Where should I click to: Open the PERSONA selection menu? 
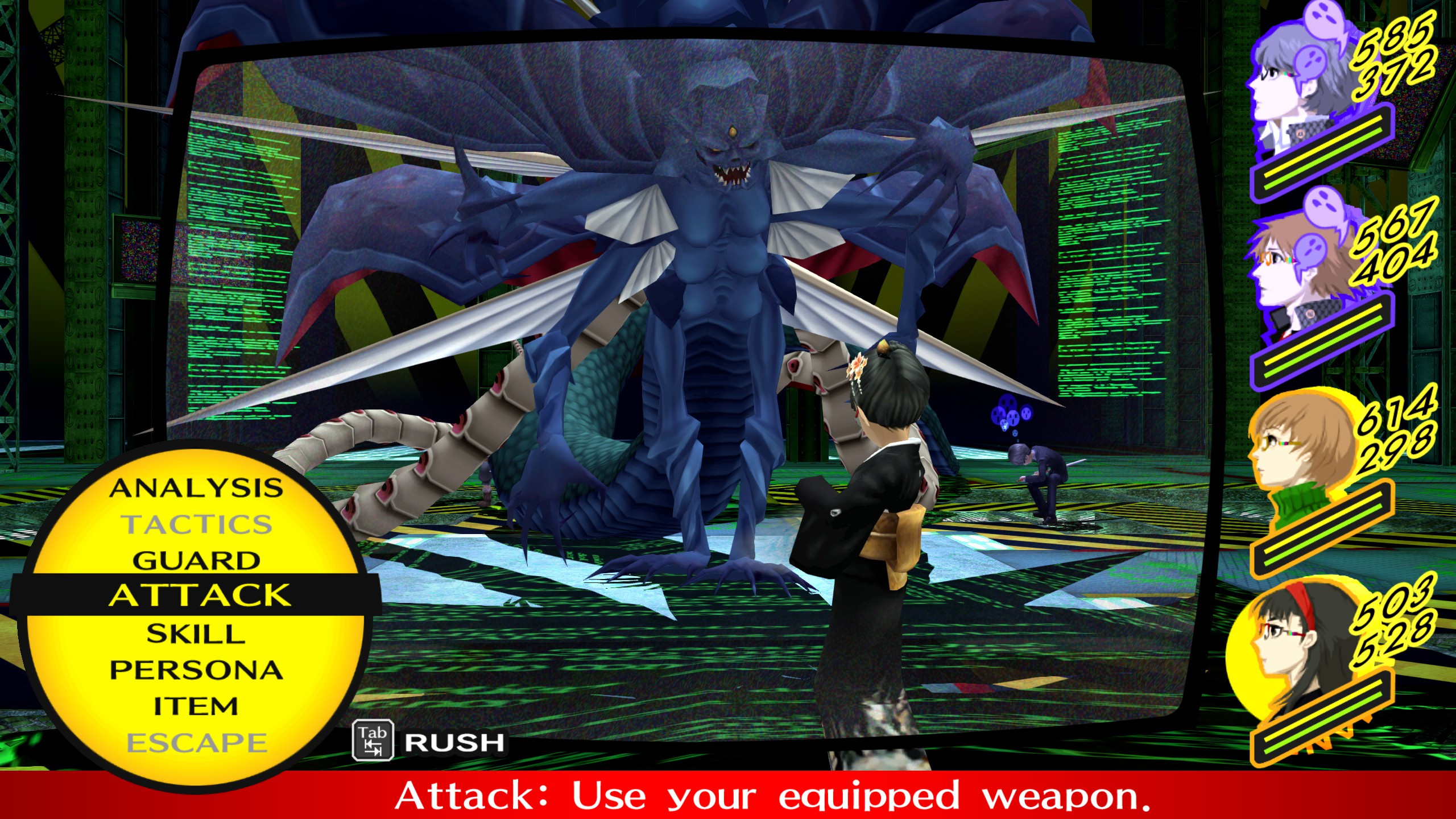[x=198, y=668]
